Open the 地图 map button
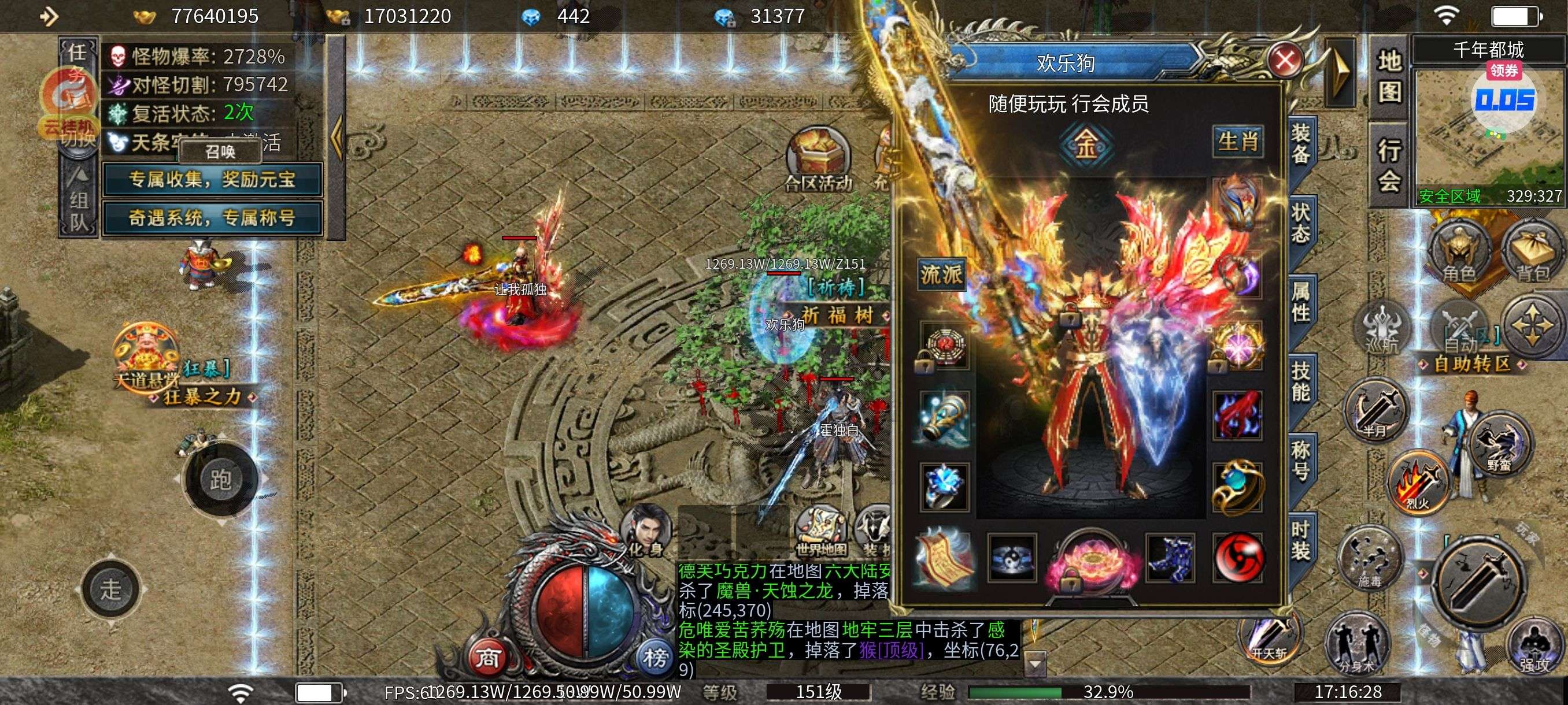1568x705 pixels. [x=1390, y=77]
